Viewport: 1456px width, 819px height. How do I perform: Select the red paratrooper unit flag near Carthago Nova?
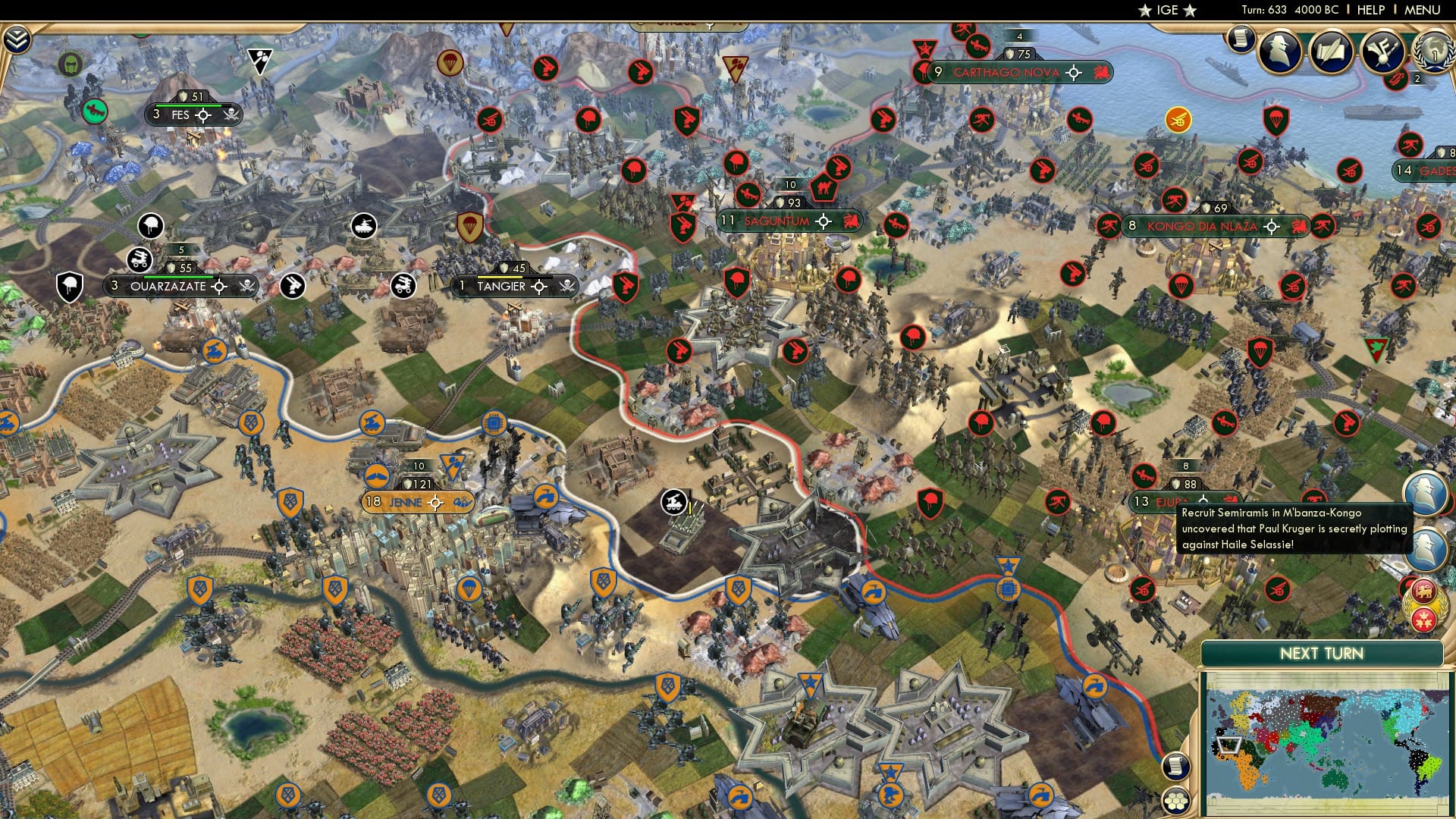point(923,71)
